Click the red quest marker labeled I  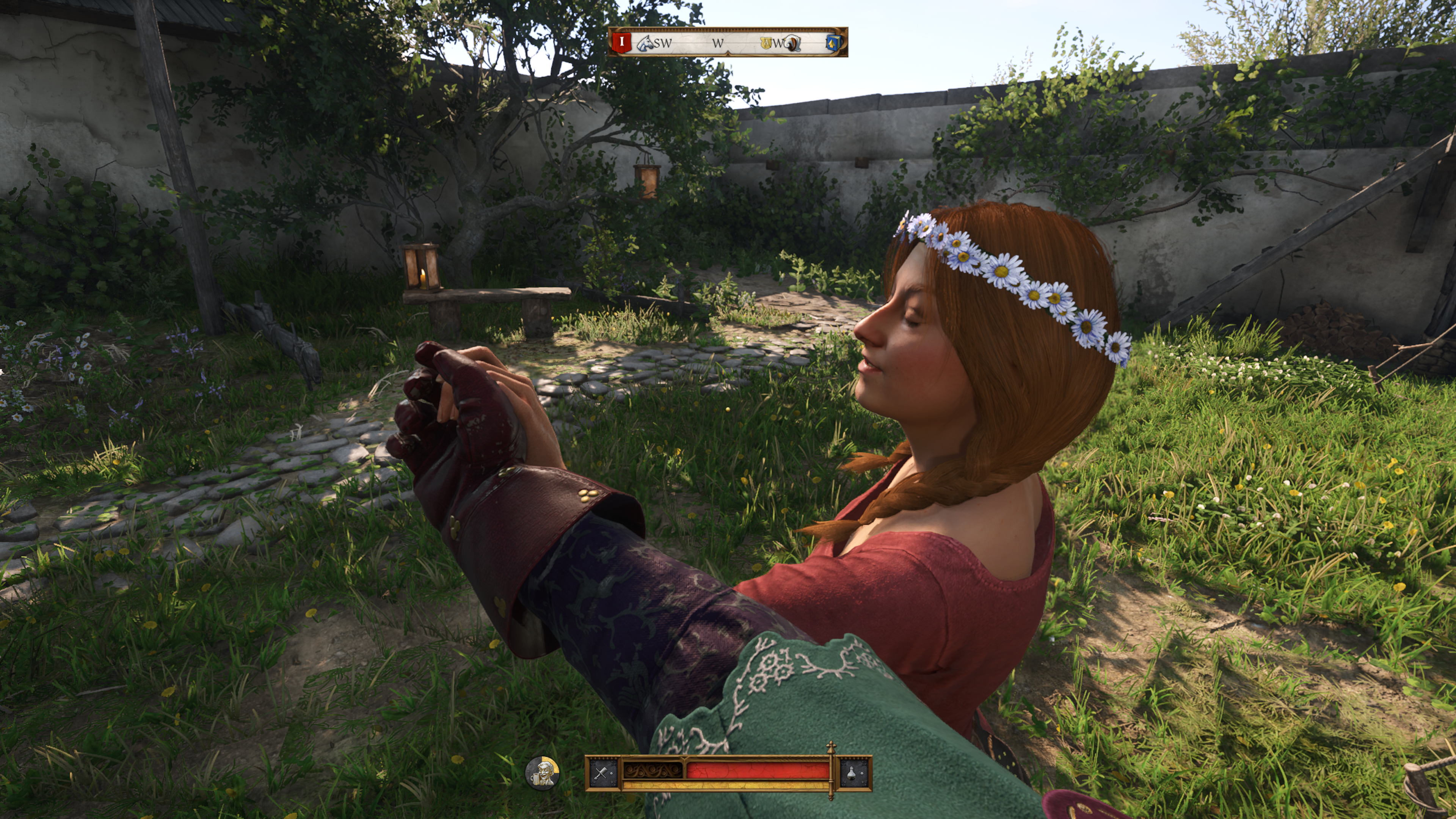point(622,42)
